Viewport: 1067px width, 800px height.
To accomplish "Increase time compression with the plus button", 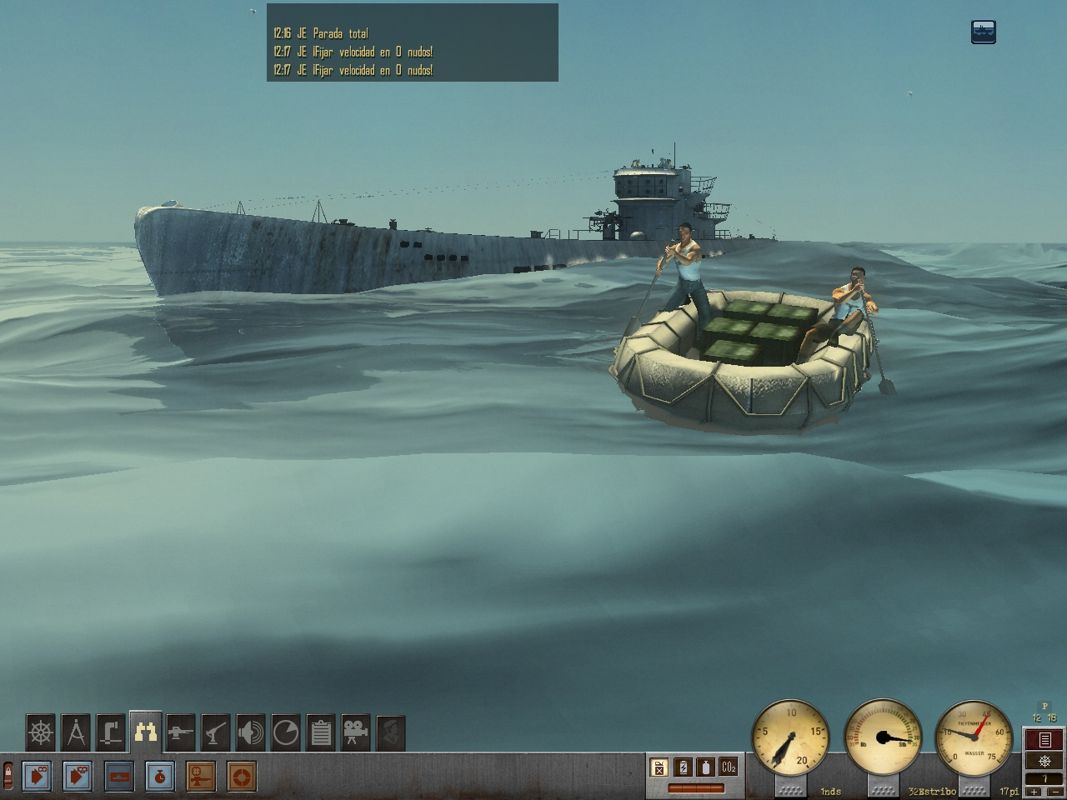I will tap(1035, 792).
